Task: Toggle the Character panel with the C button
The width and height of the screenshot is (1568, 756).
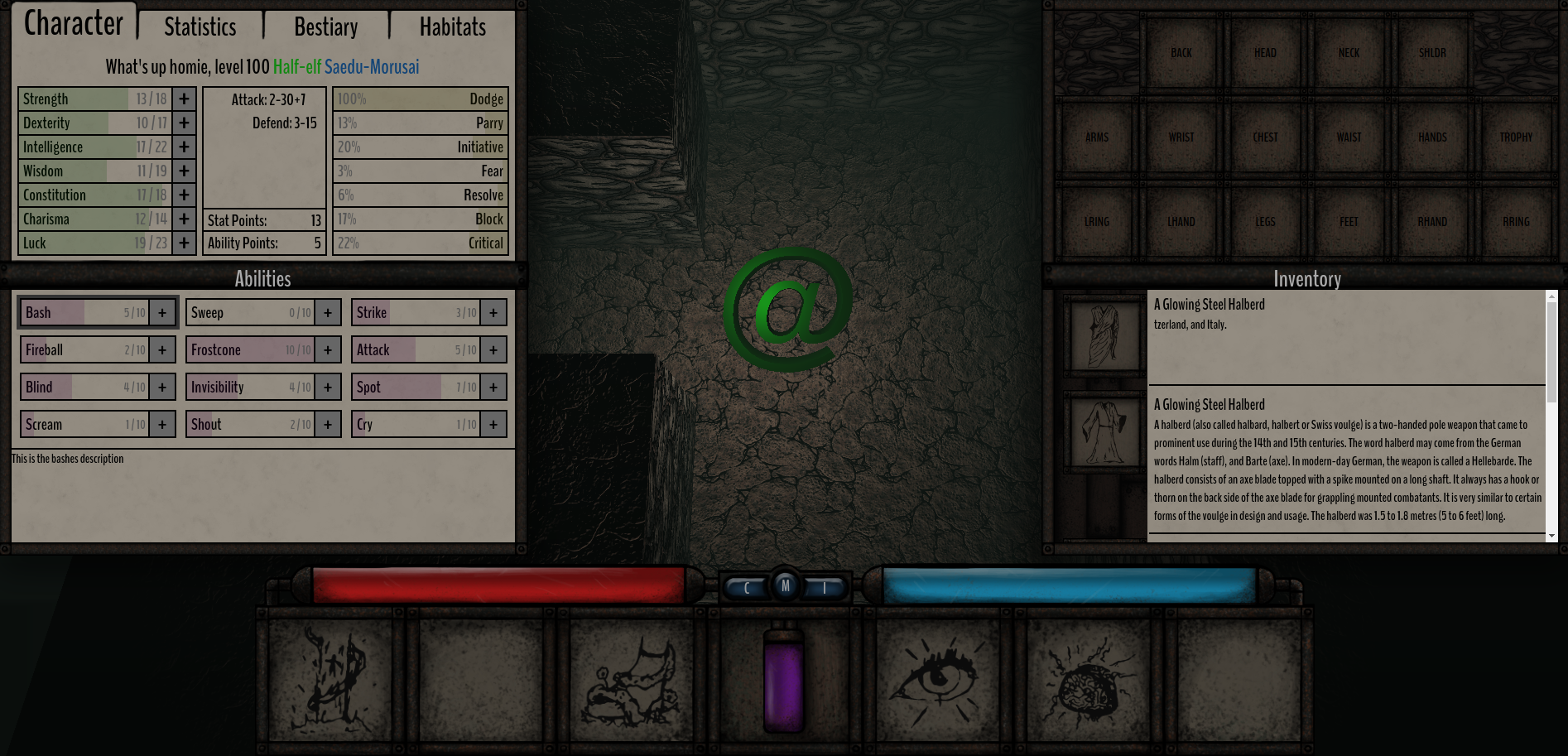Action: 748,586
